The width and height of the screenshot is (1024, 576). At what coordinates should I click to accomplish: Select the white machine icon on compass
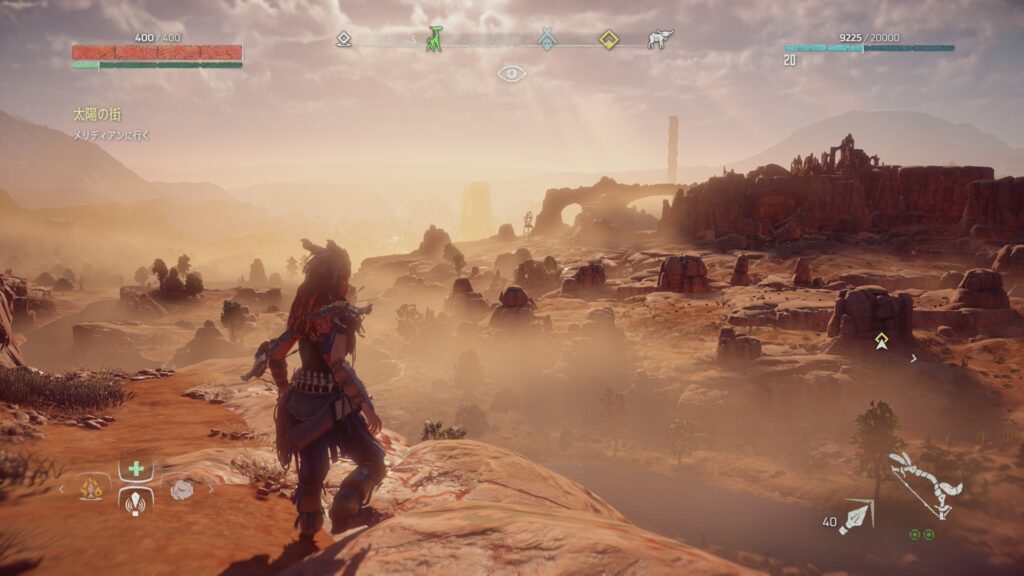660,38
